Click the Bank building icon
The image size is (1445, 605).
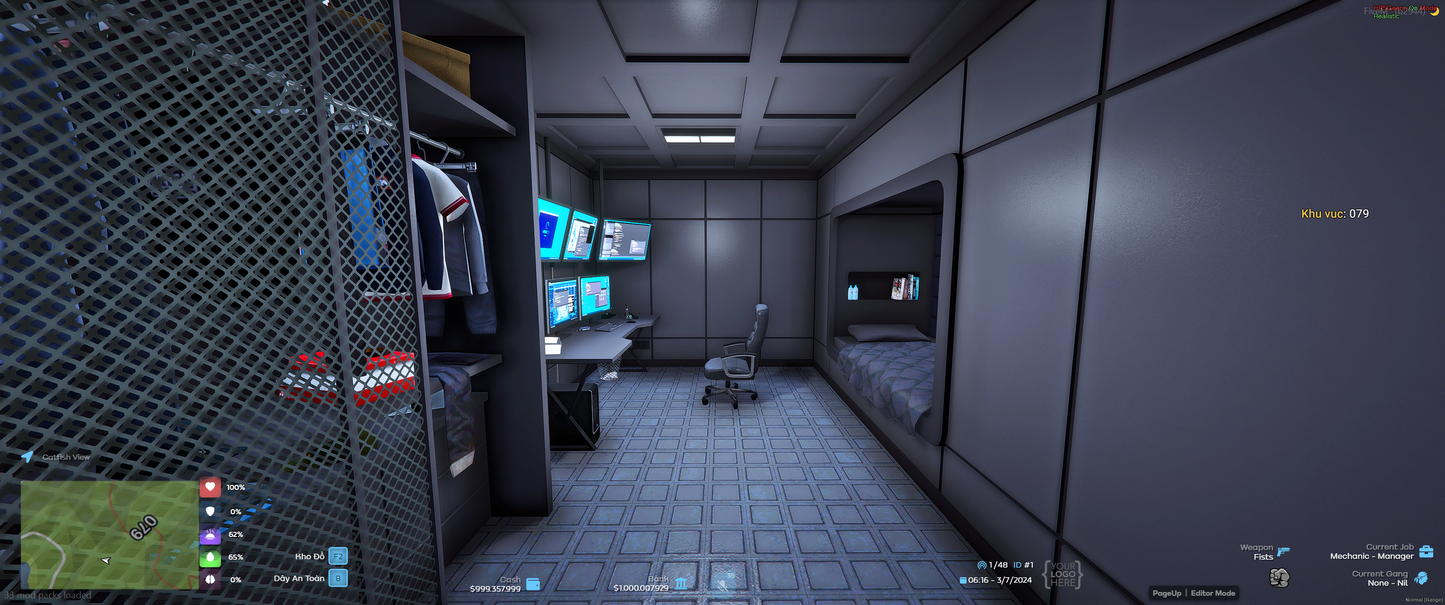pos(681,584)
